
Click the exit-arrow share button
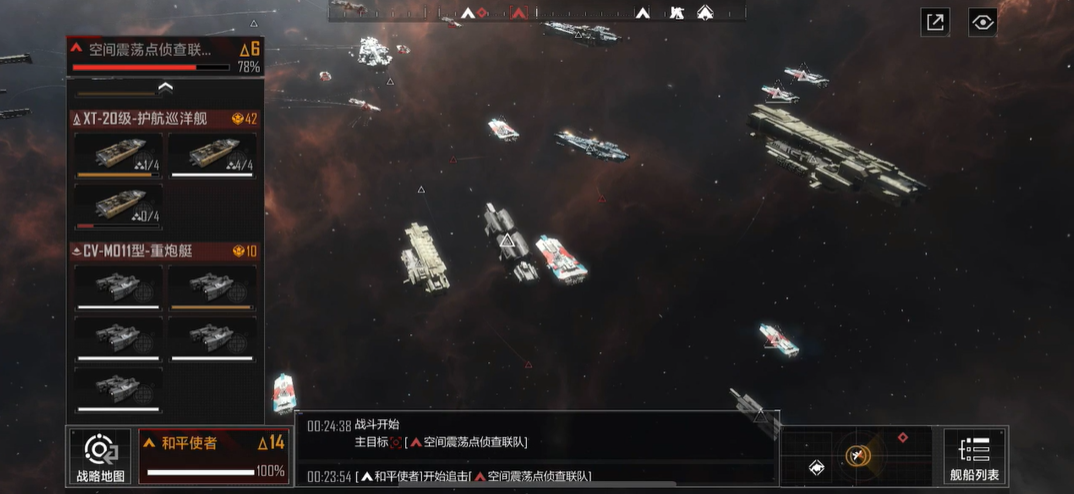pos(935,23)
